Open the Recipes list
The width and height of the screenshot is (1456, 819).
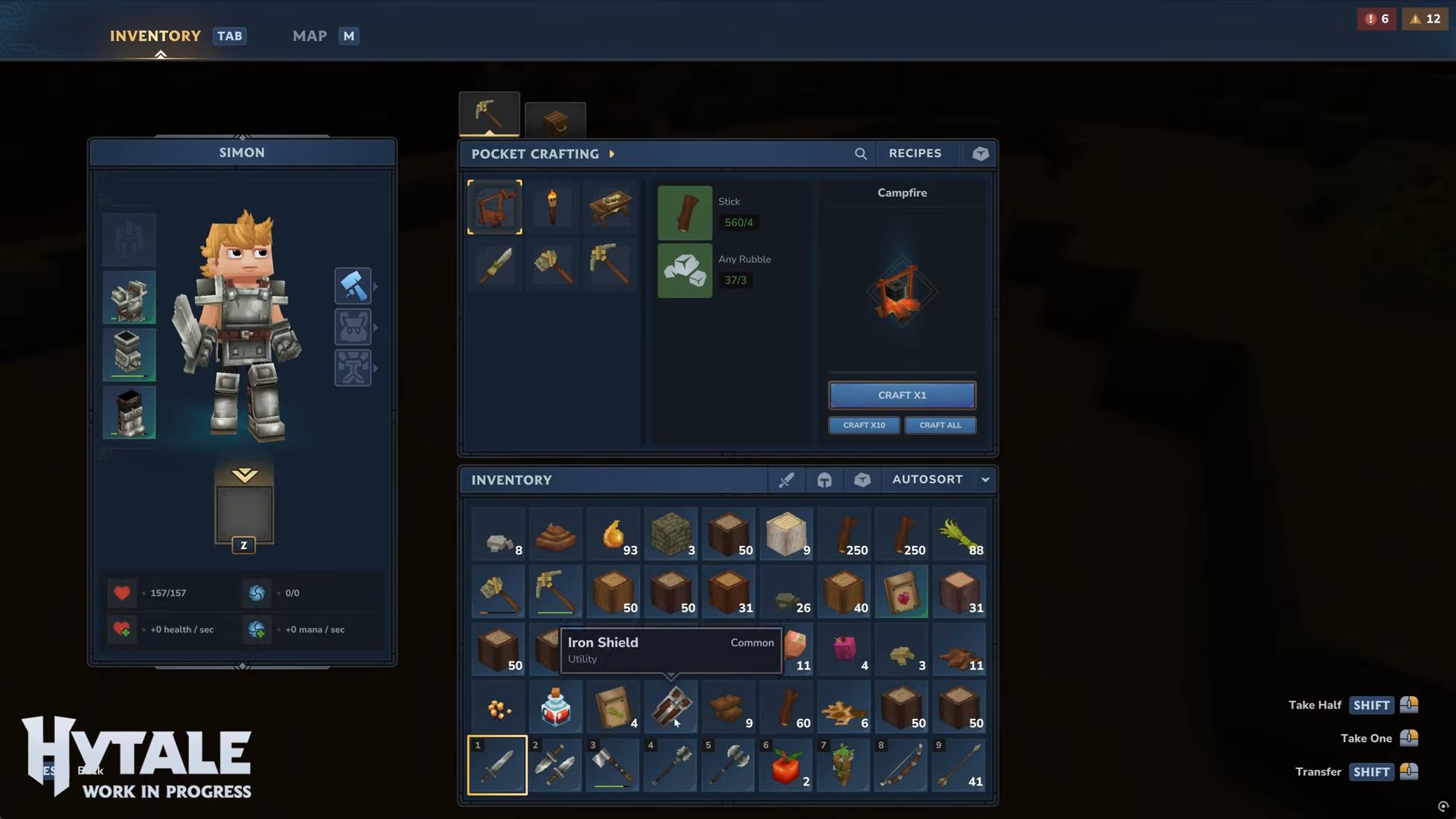pos(915,153)
